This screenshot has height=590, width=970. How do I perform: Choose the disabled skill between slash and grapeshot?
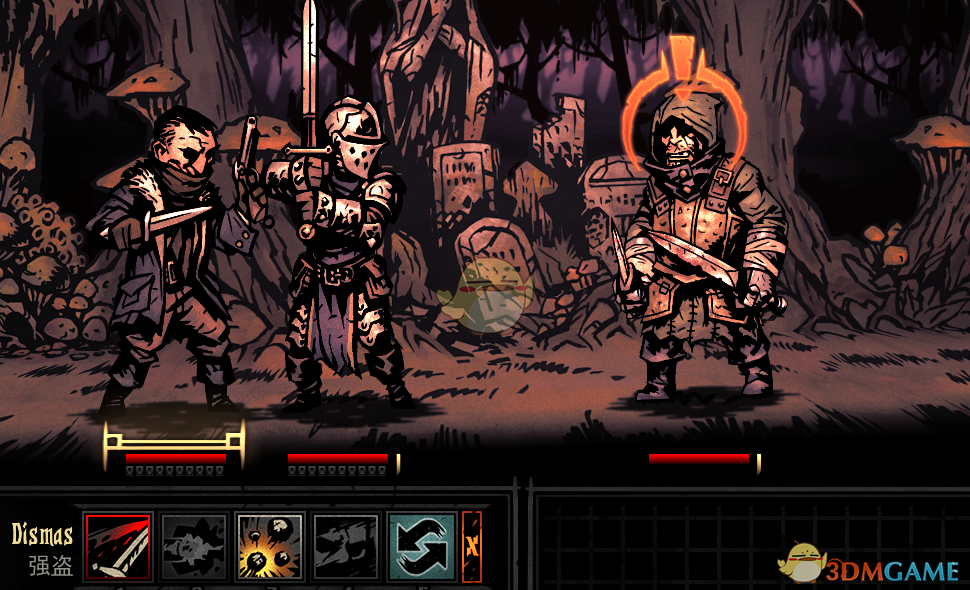(194, 547)
